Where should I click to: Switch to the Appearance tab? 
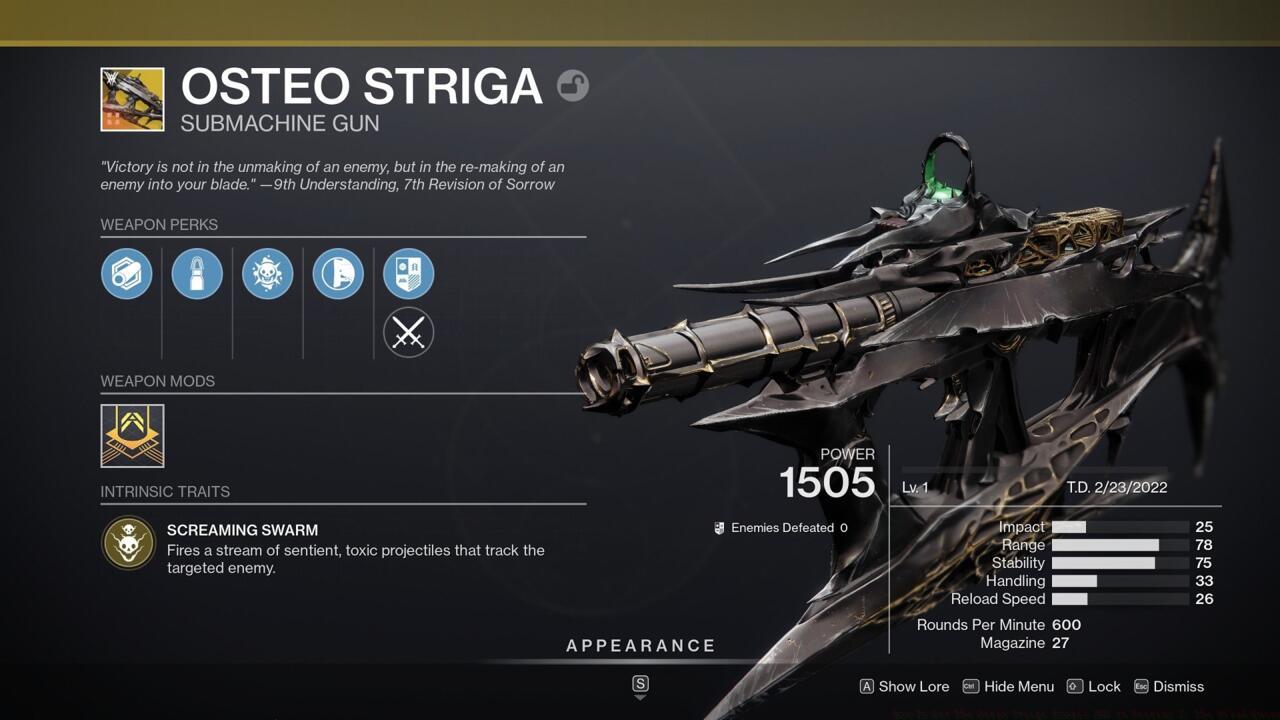click(x=640, y=645)
